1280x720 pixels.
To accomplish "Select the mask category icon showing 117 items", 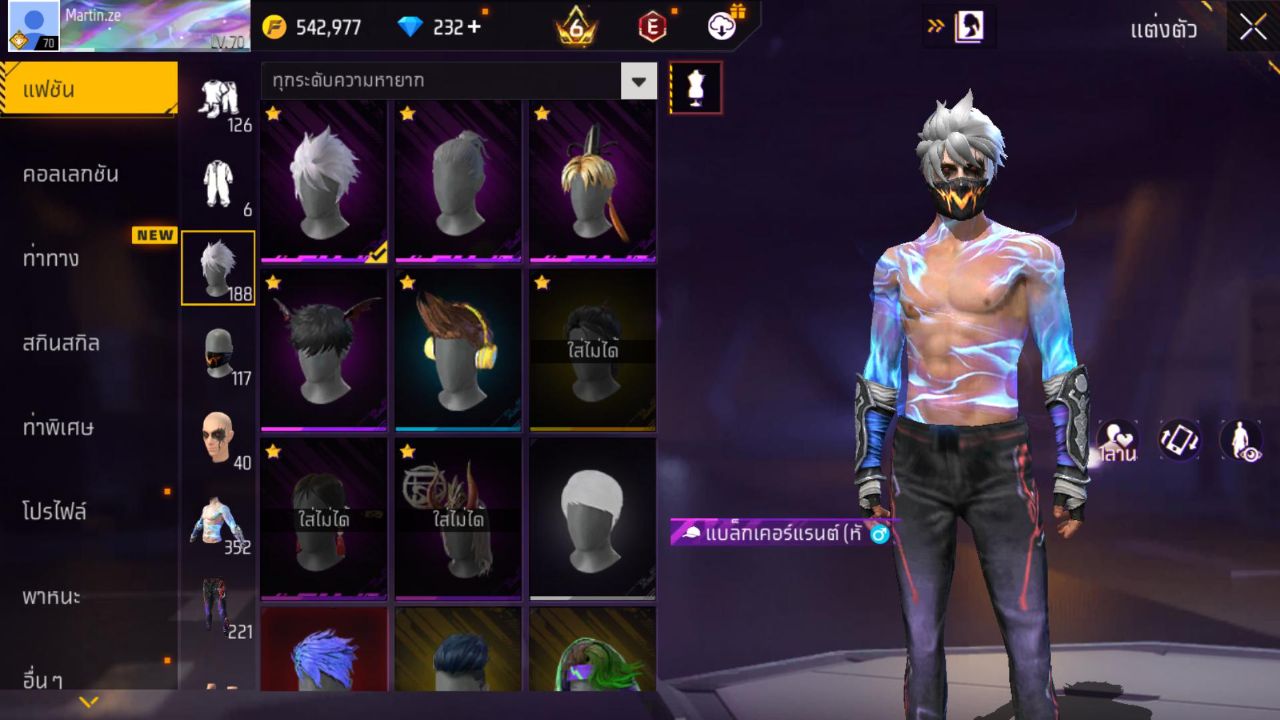I will click(218, 355).
